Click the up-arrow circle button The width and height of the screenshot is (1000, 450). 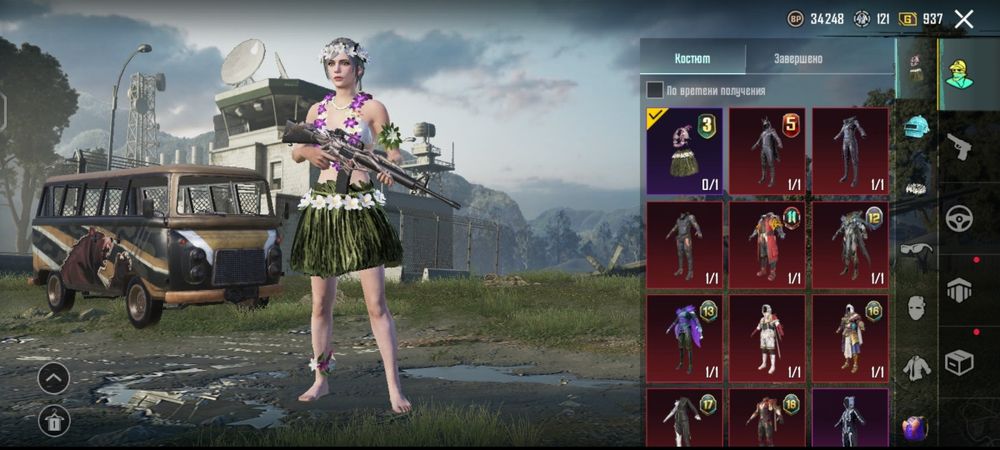click(x=53, y=377)
